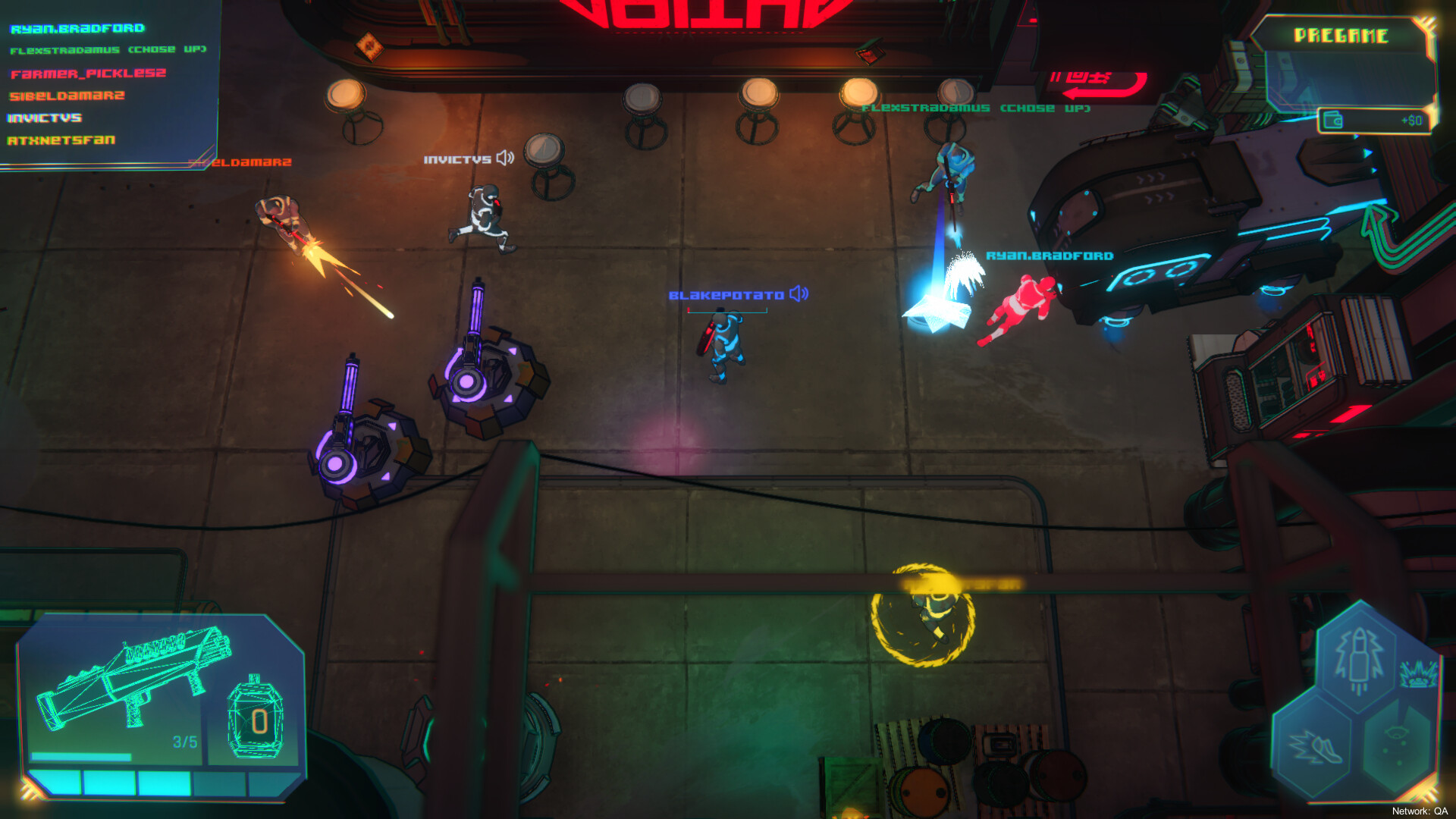
Task: Click the wallet icon in the Pregame panel
Action: click(1332, 120)
